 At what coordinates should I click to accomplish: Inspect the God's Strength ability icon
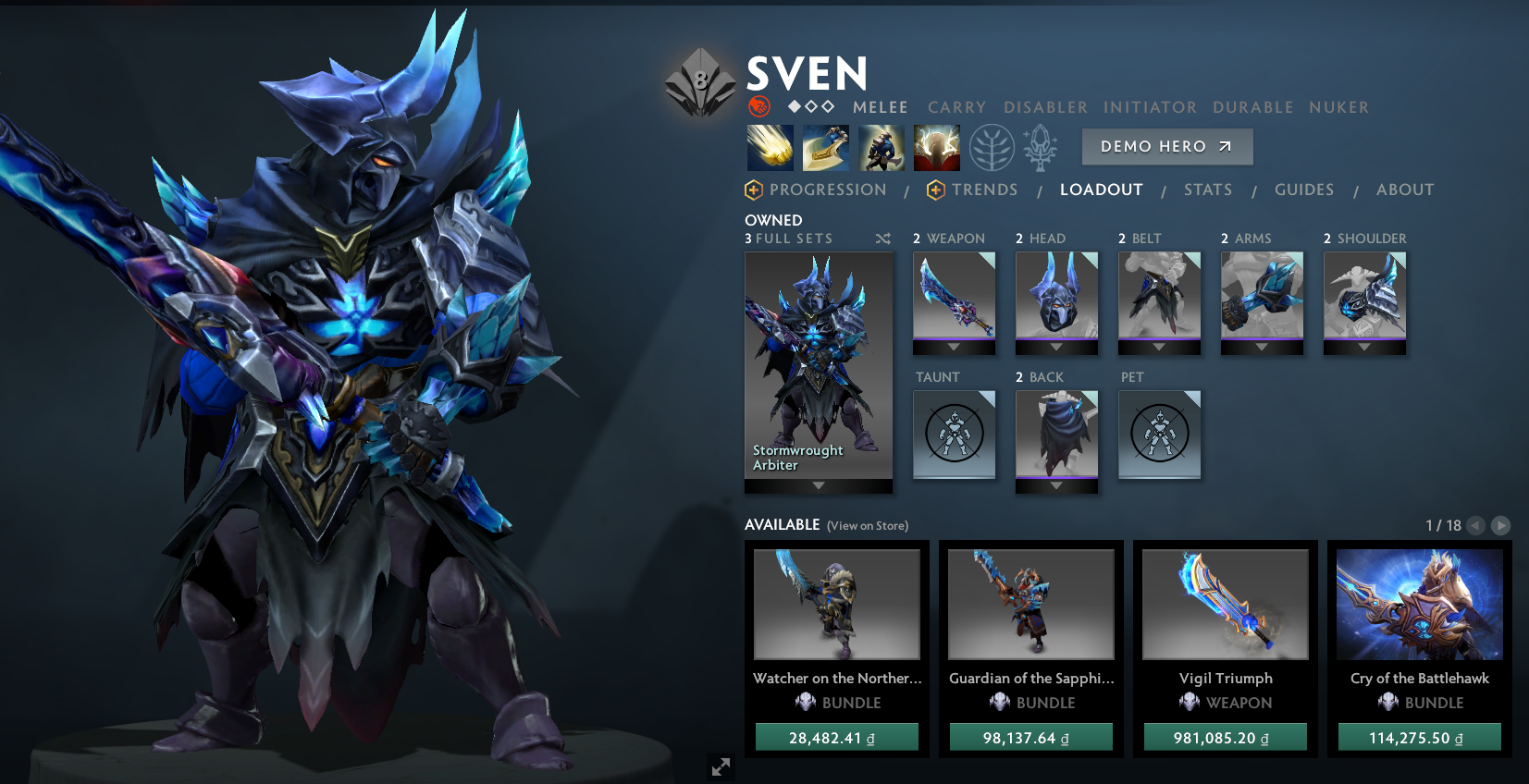pos(937,148)
